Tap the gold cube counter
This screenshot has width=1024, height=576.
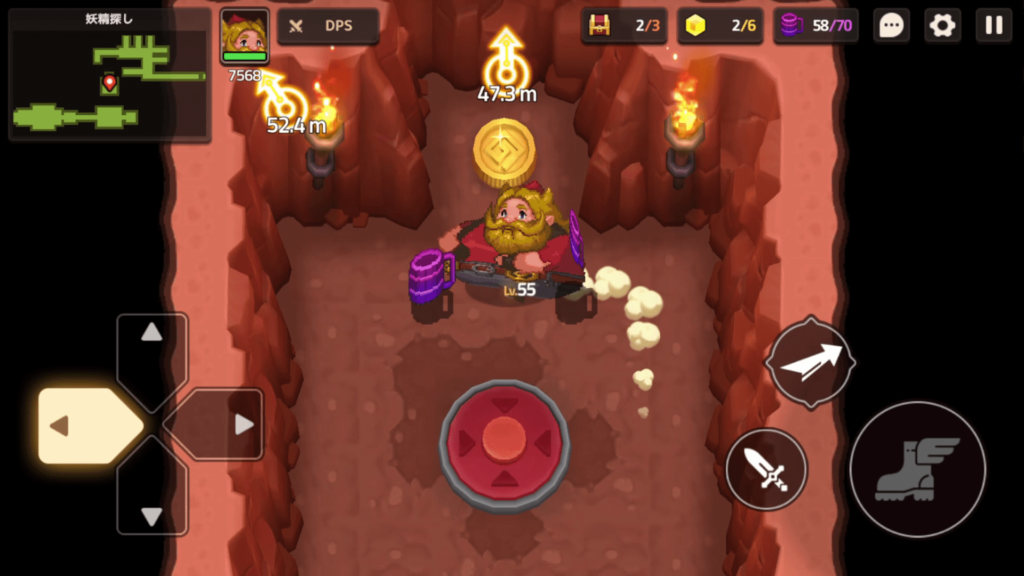tap(720, 26)
